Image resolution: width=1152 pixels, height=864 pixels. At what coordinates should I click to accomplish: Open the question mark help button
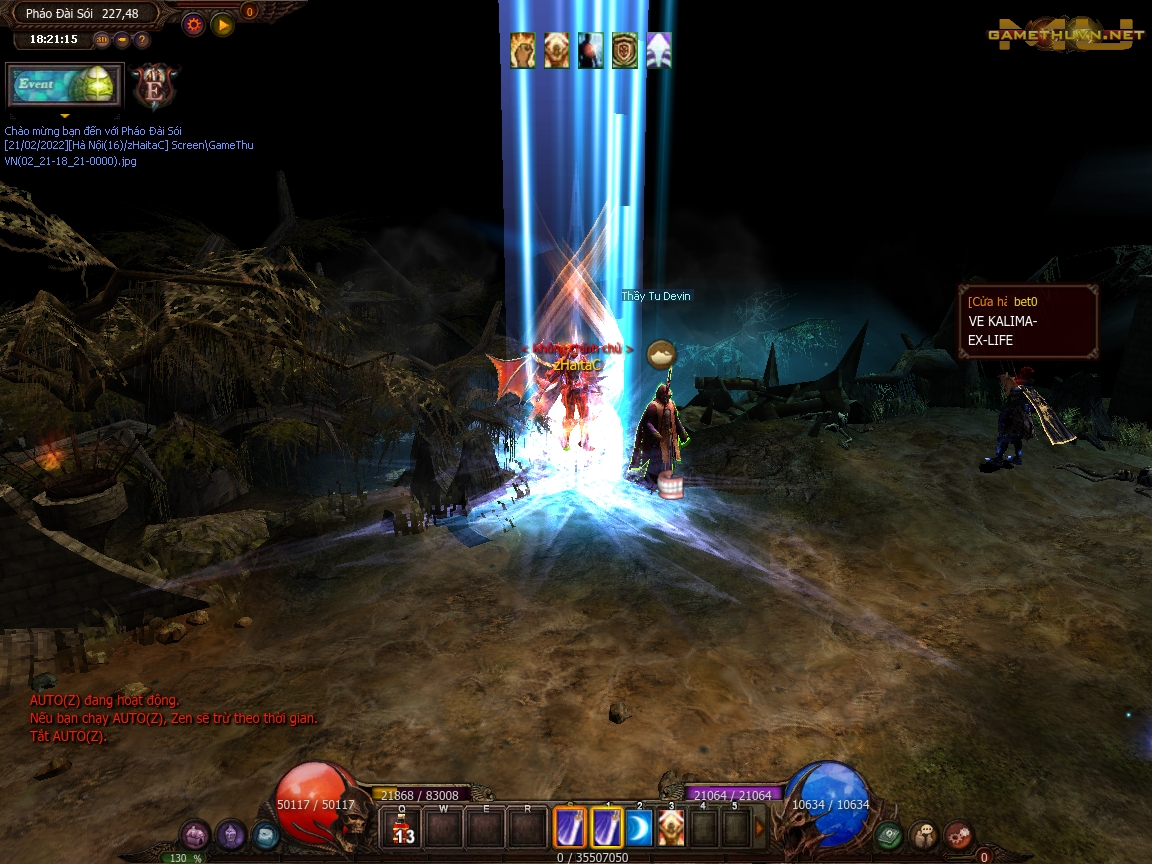pos(142,40)
